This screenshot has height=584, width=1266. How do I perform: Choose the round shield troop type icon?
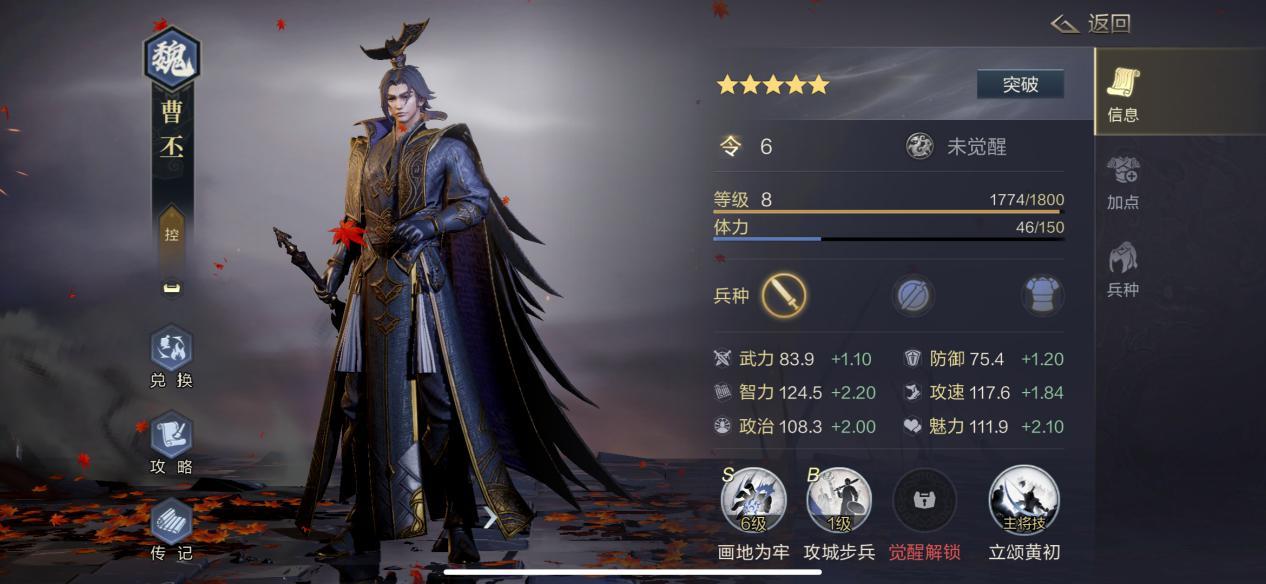point(914,296)
